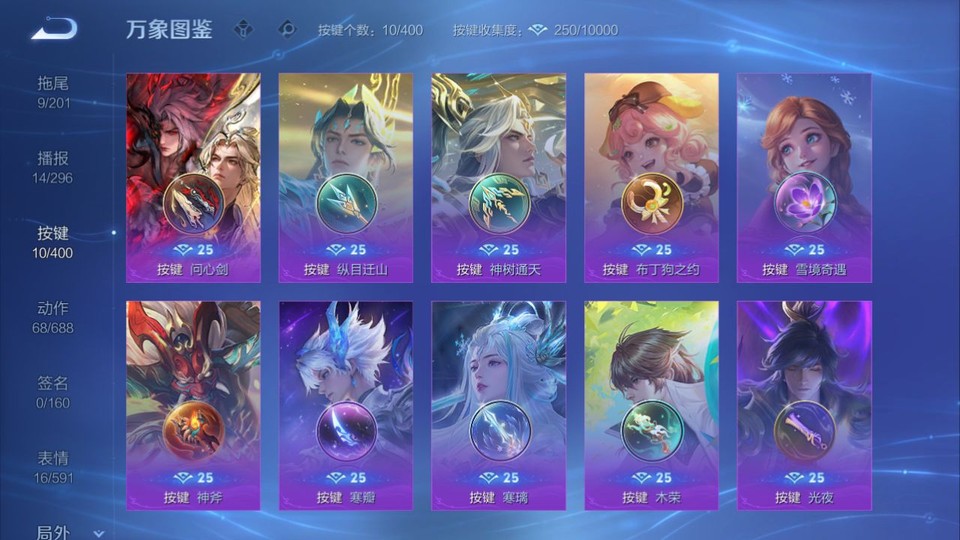Image resolution: width=960 pixels, height=540 pixels.
Task: Choose the 纵目迁山 button skin card
Action: click(x=346, y=177)
